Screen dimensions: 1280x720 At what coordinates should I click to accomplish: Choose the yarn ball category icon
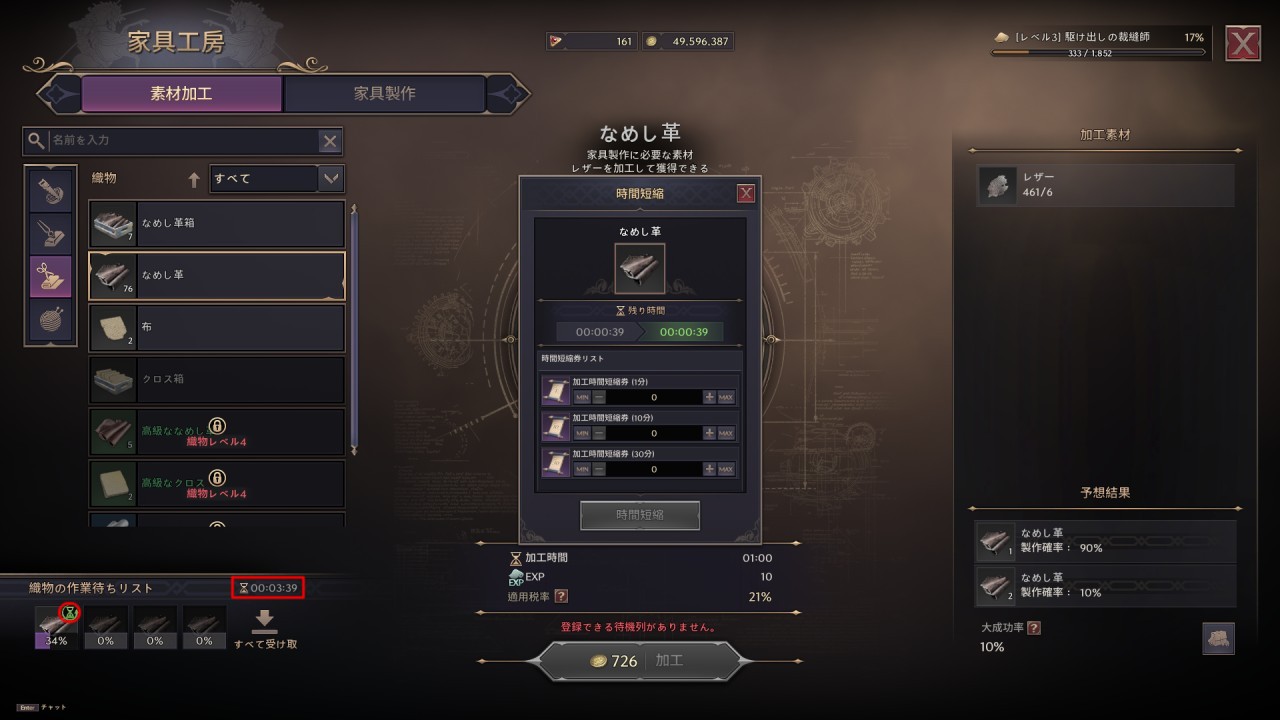50,321
